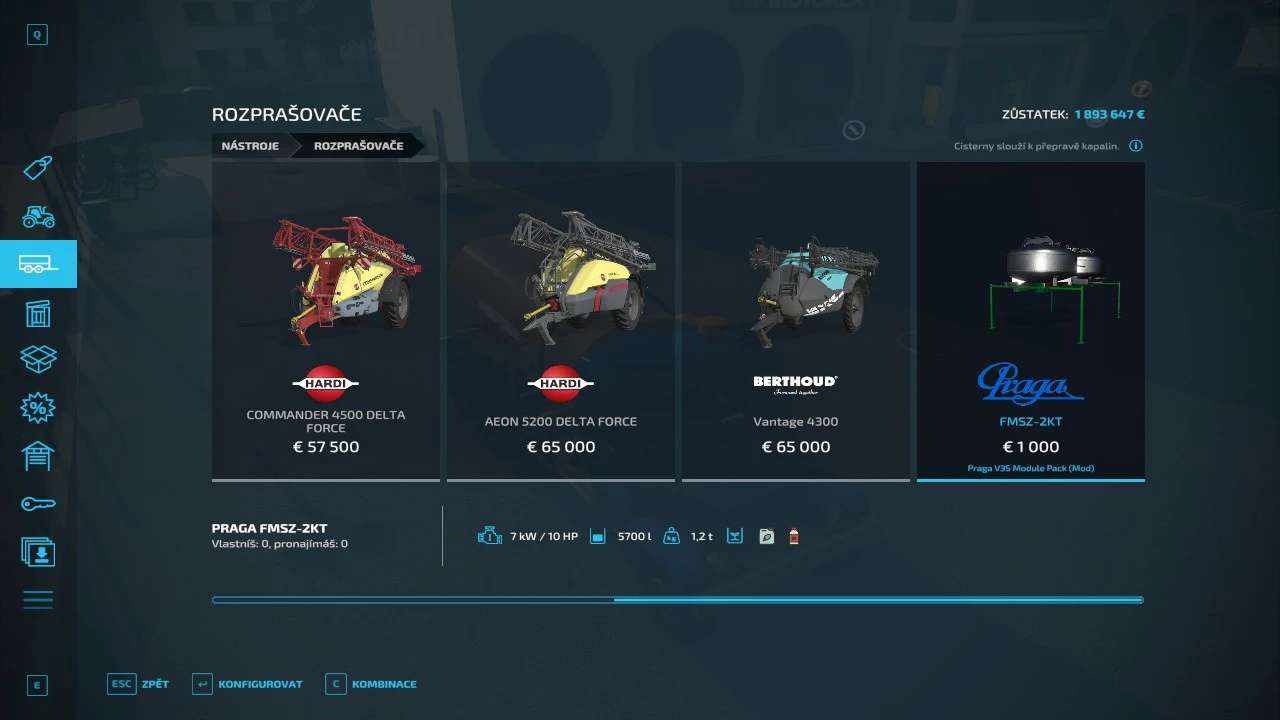This screenshot has height=720, width=1280.
Task: Go back to the Nástroje breadcrumb
Action: (250, 146)
